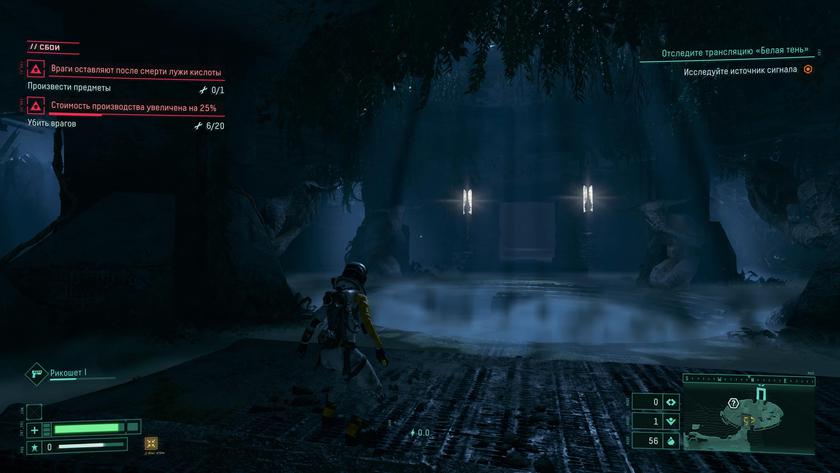The height and width of the screenshot is (473, 840).
Task: Click the orange parasite icon near health bar
Action: 151,443
